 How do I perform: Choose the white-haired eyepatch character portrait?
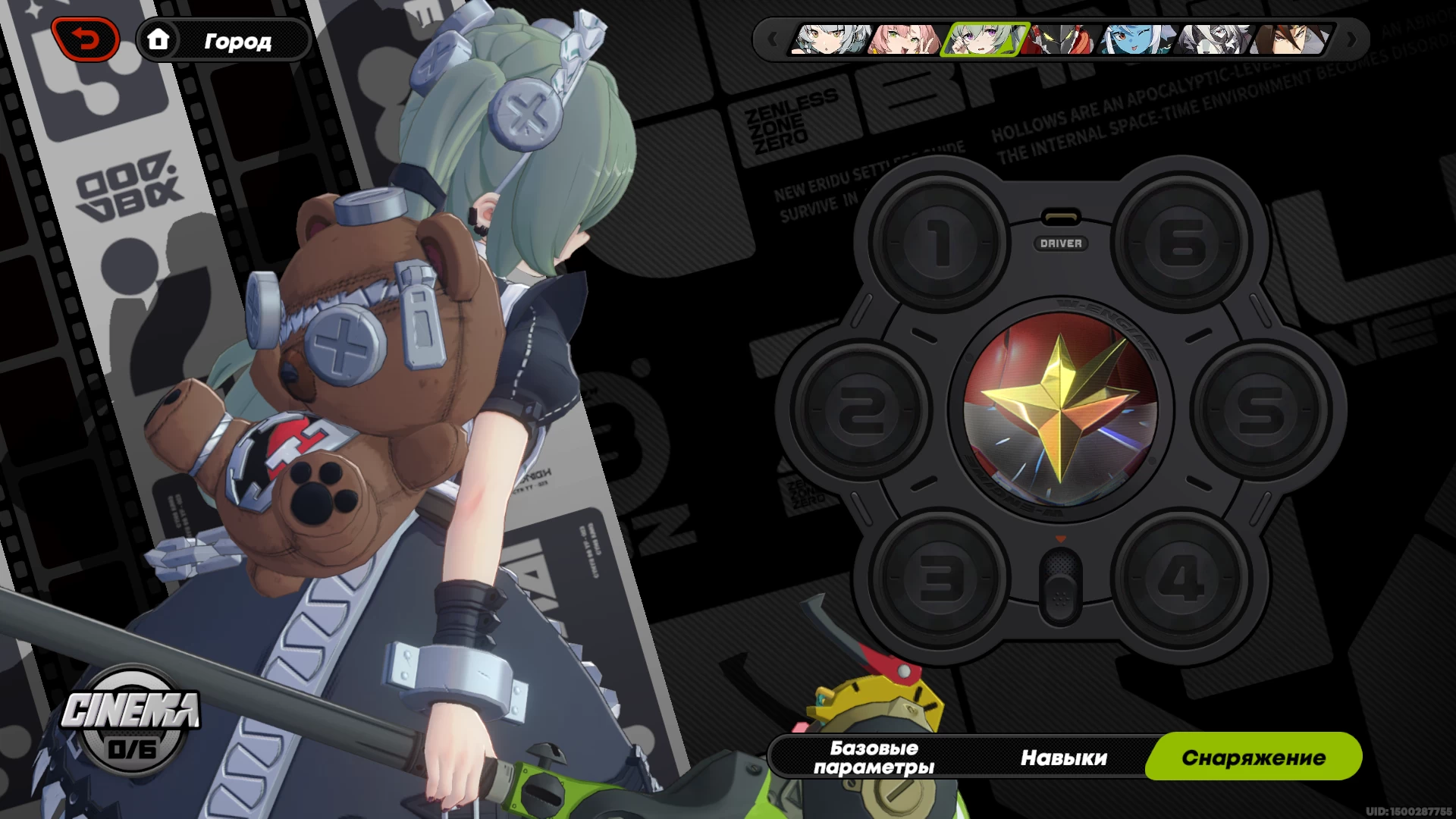click(x=1214, y=39)
